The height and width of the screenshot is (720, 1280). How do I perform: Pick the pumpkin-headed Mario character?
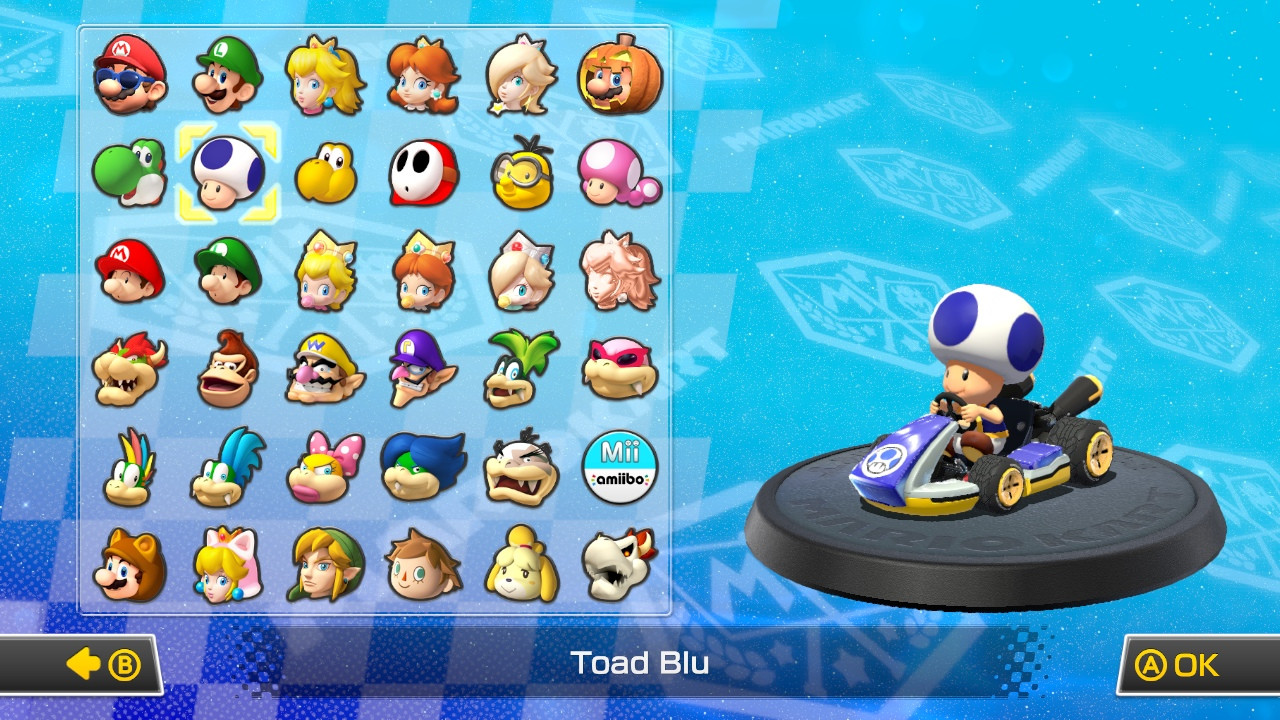[x=619, y=75]
